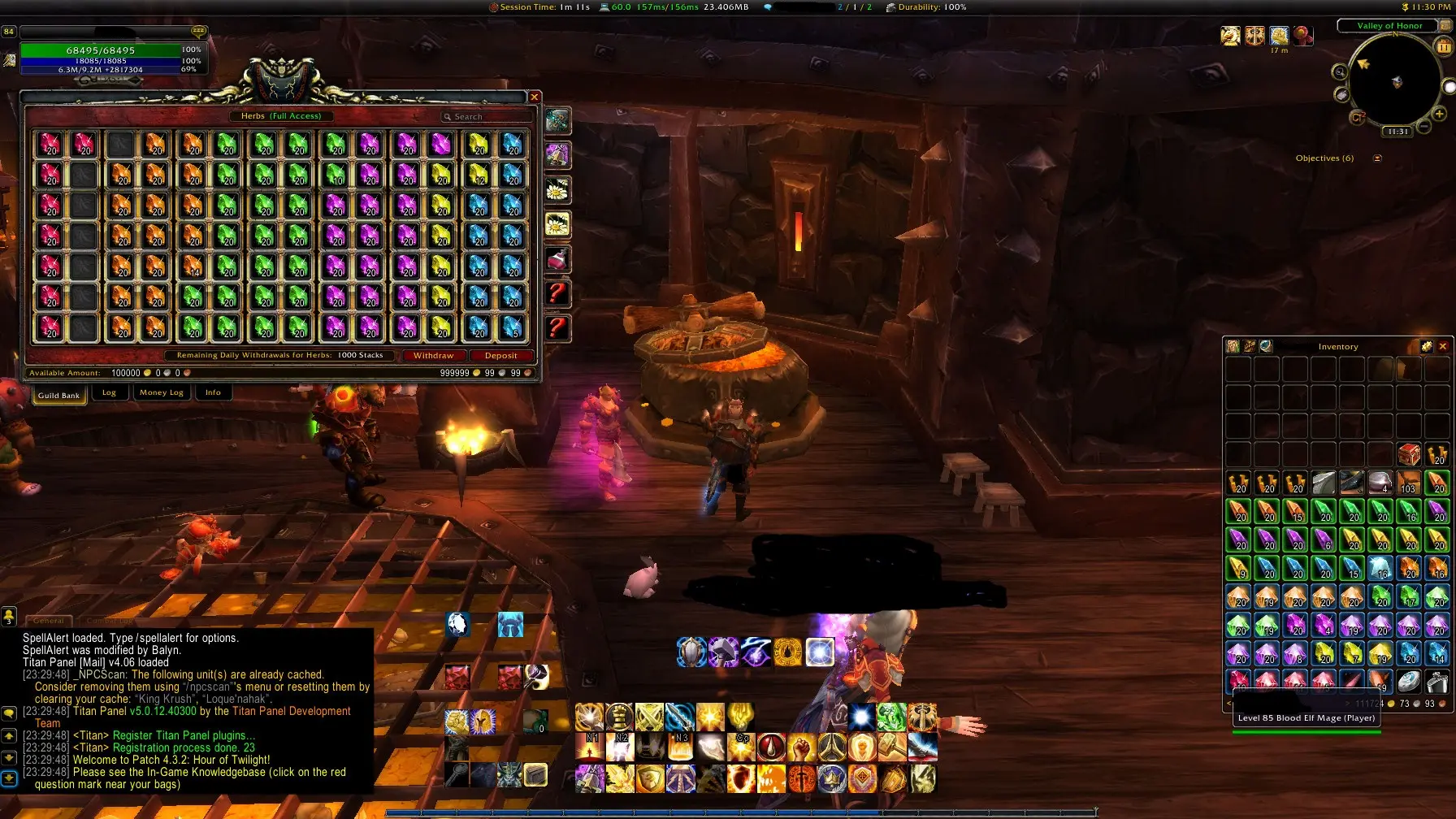Click the guild bank Deposit button
This screenshot has width=1456, height=819.
pos(500,356)
